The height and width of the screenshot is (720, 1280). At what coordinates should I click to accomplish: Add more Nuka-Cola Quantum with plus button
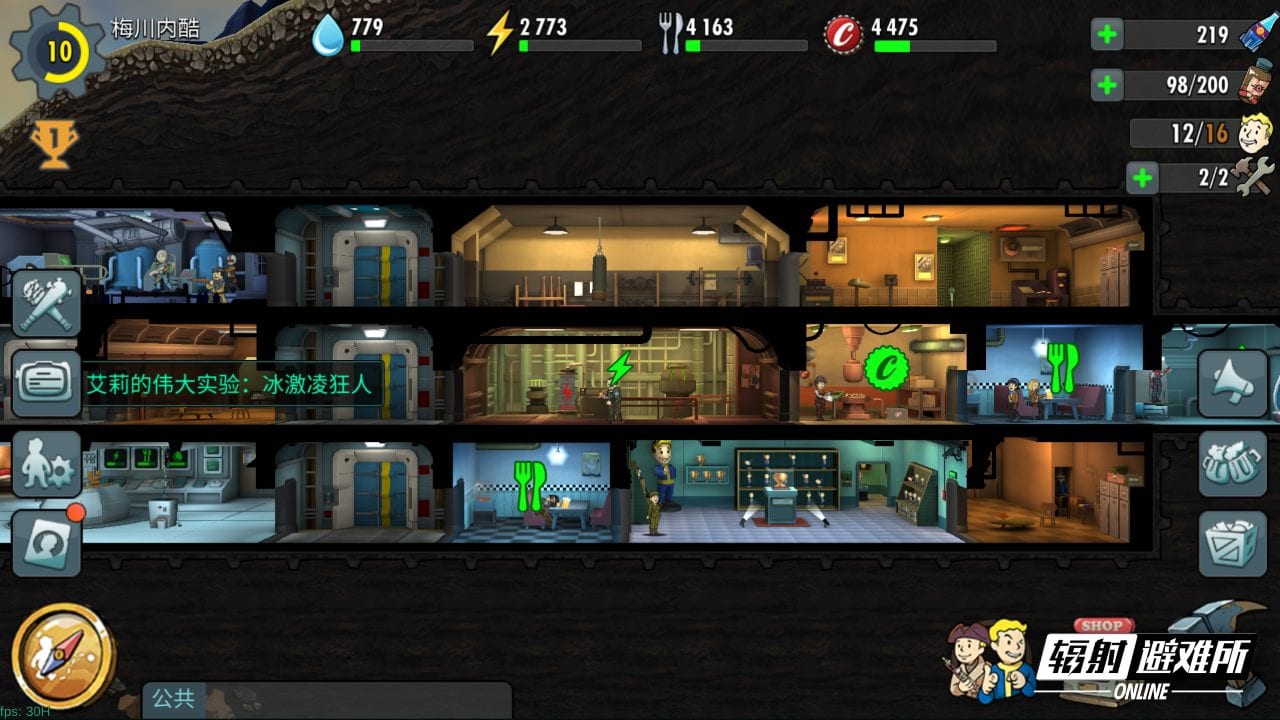1107,35
